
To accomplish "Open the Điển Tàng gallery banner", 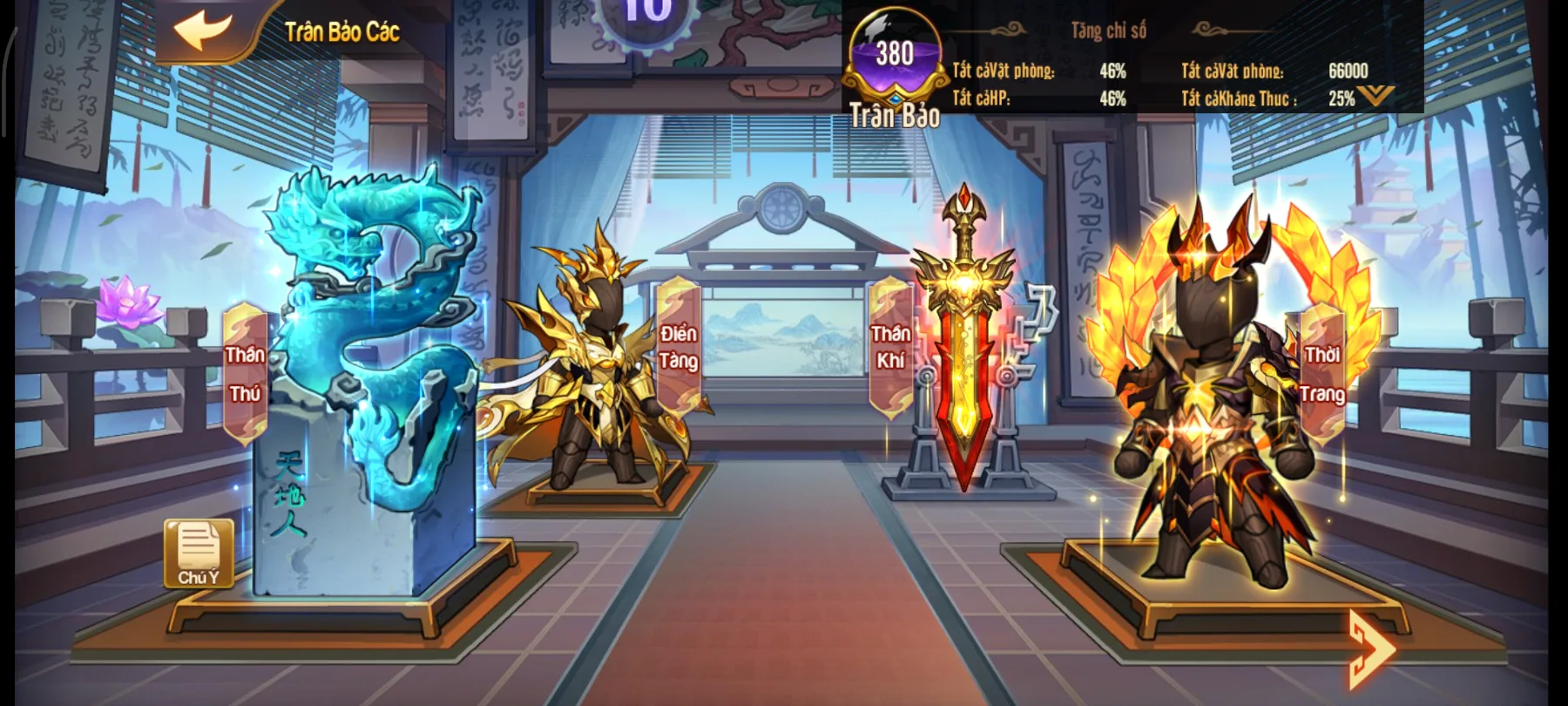I will 678,346.
